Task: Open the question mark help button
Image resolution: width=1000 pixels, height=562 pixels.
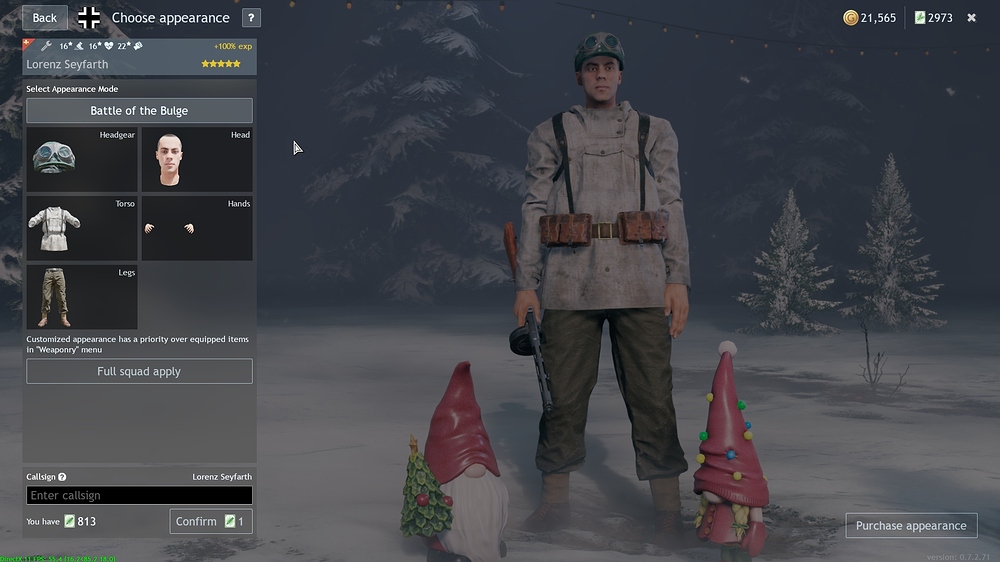Action: pos(251,18)
